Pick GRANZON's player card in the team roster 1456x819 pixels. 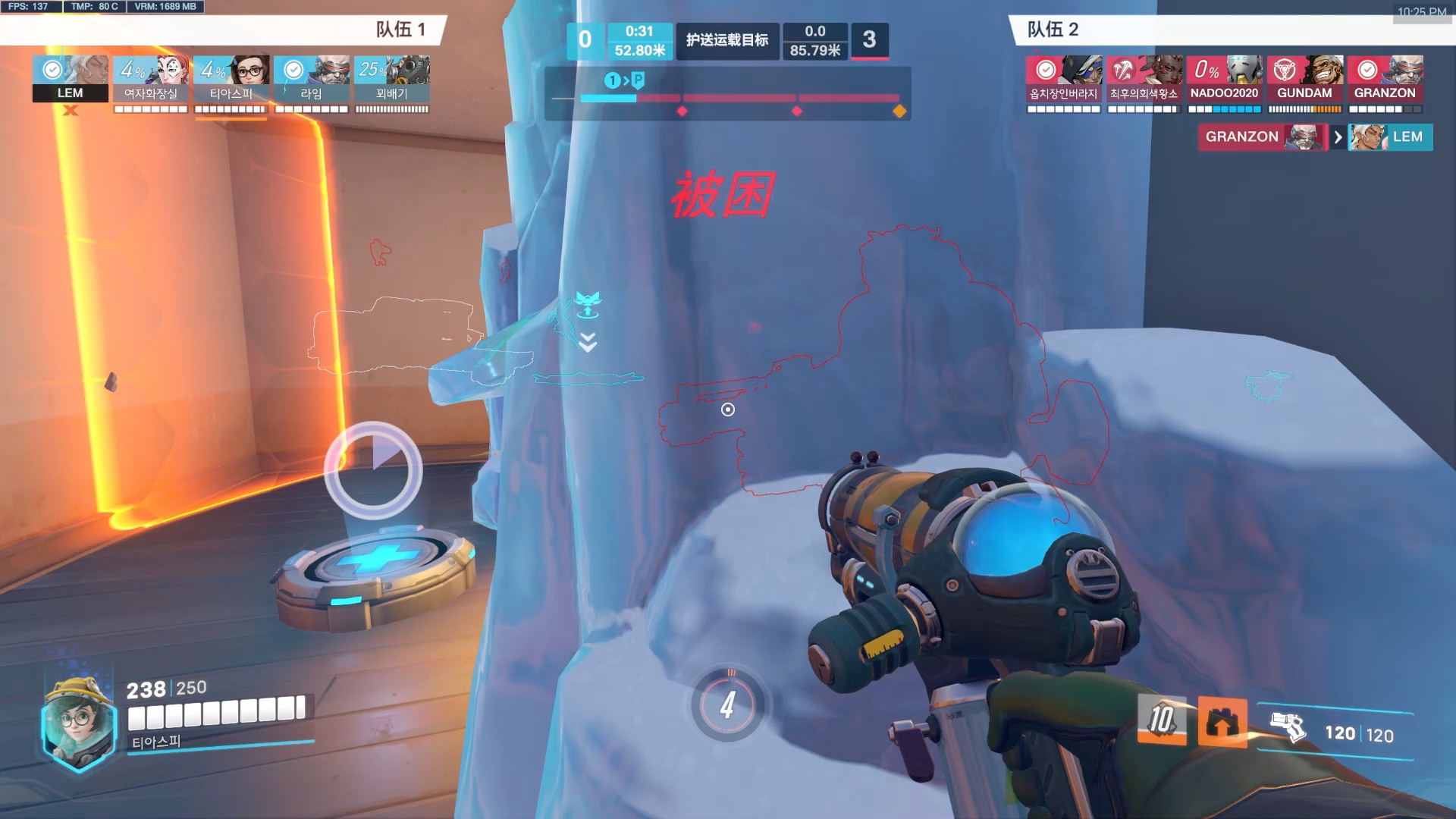(x=1385, y=79)
